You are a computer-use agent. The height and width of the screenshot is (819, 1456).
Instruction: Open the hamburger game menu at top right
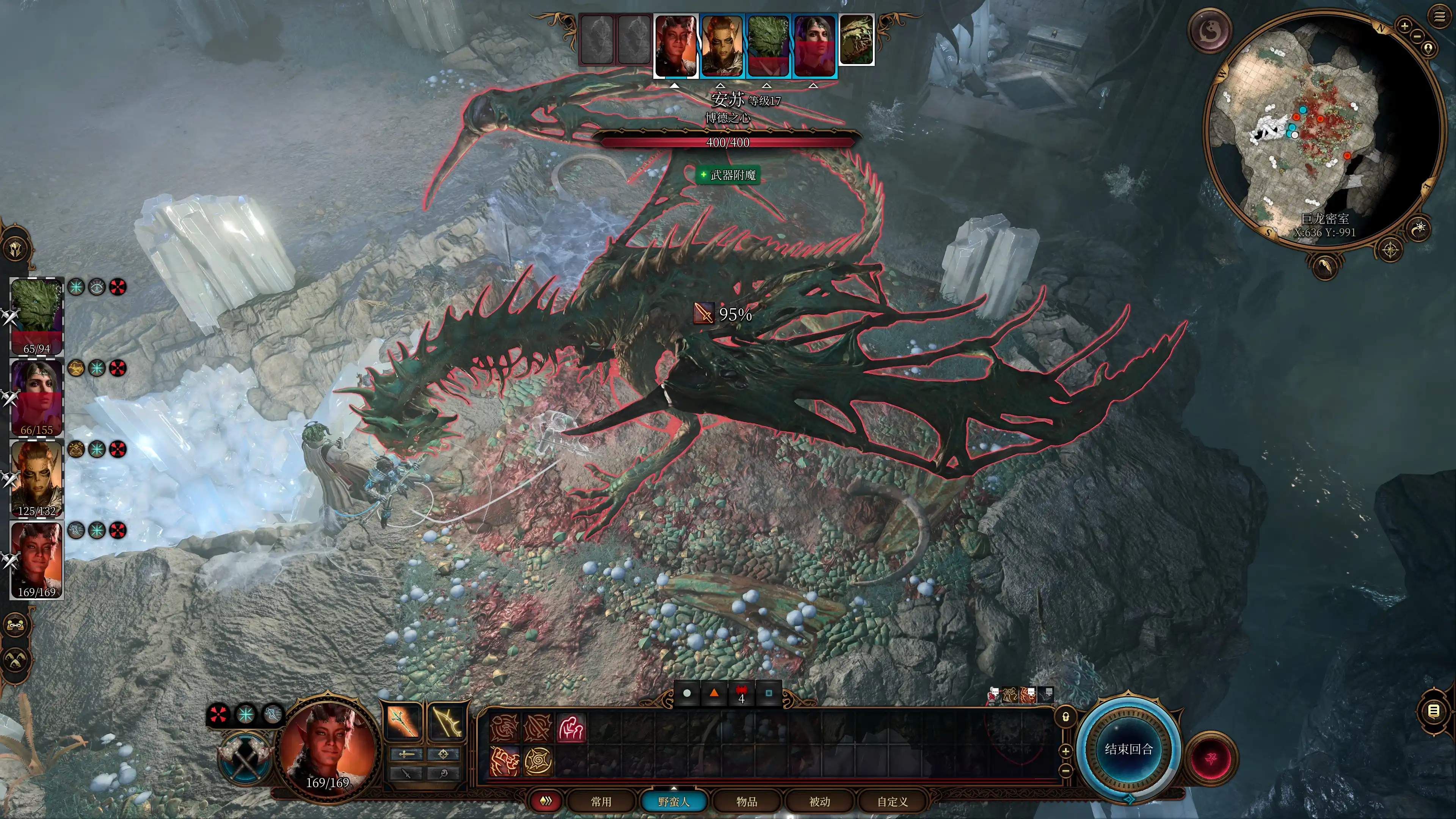1440,17
